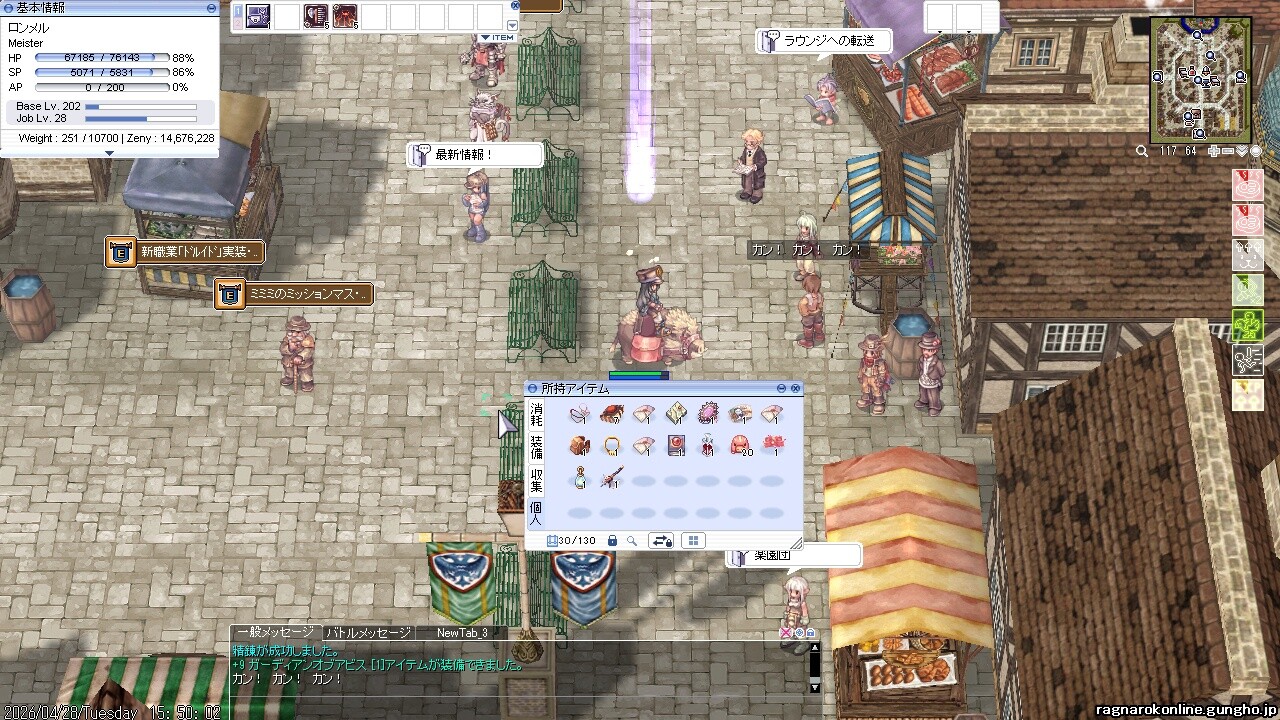Select the 個人 personal tab

pyautogui.click(x=537, y=512)
